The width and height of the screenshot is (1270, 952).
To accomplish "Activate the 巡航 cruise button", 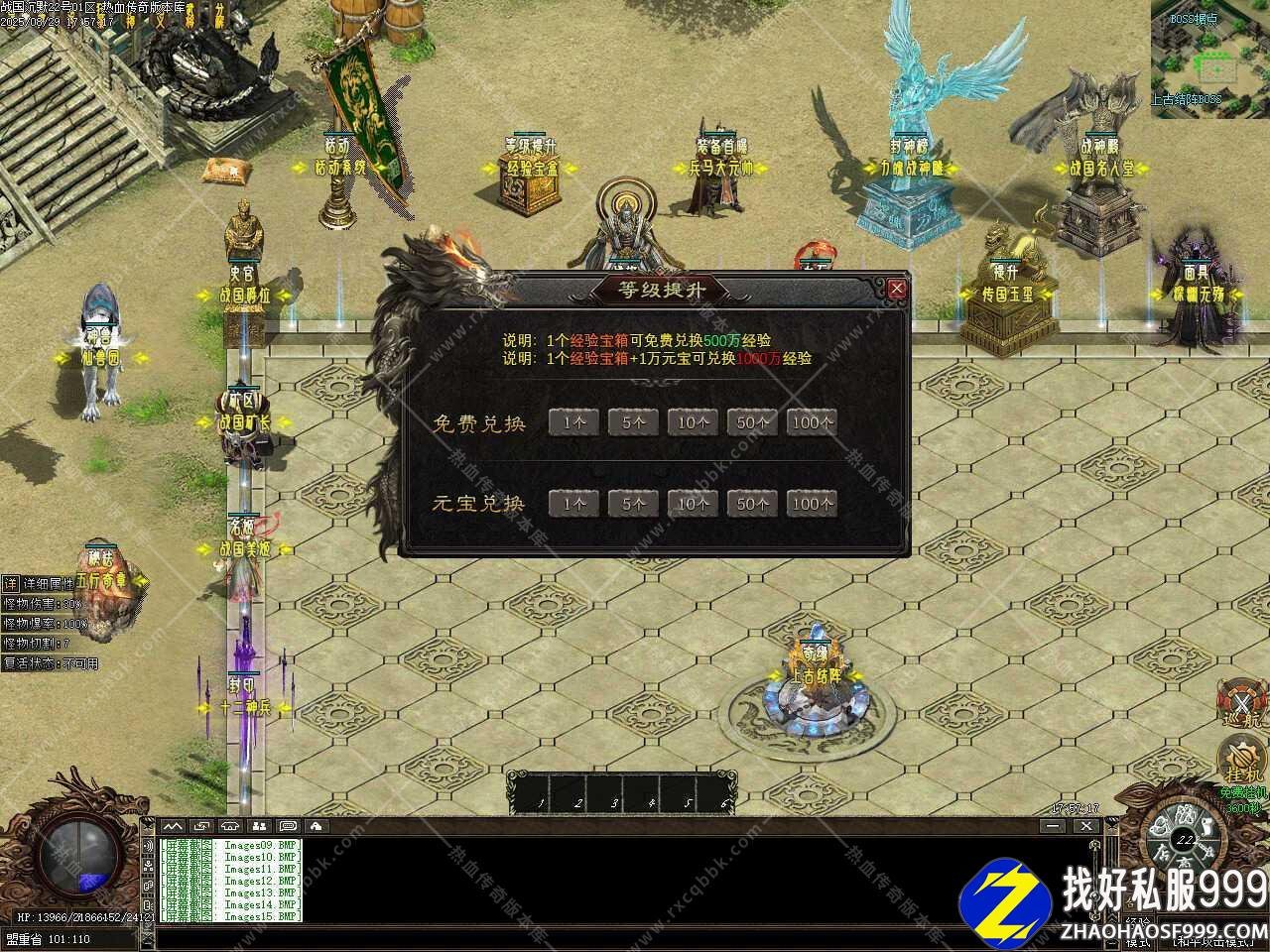I will (x=1240, y=702).
